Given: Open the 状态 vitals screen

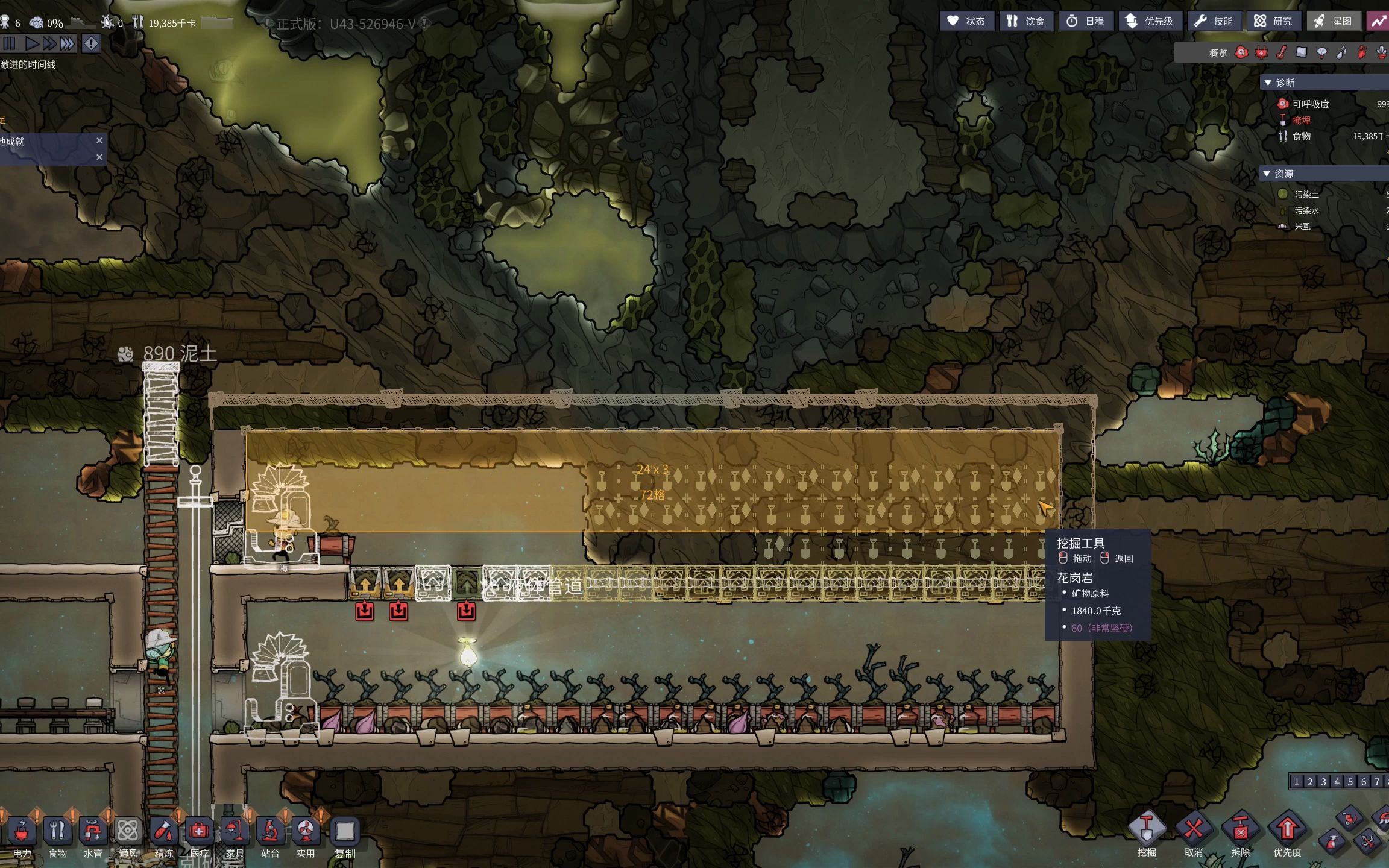Looking at the screenshot, I should [x=966, y=21].
